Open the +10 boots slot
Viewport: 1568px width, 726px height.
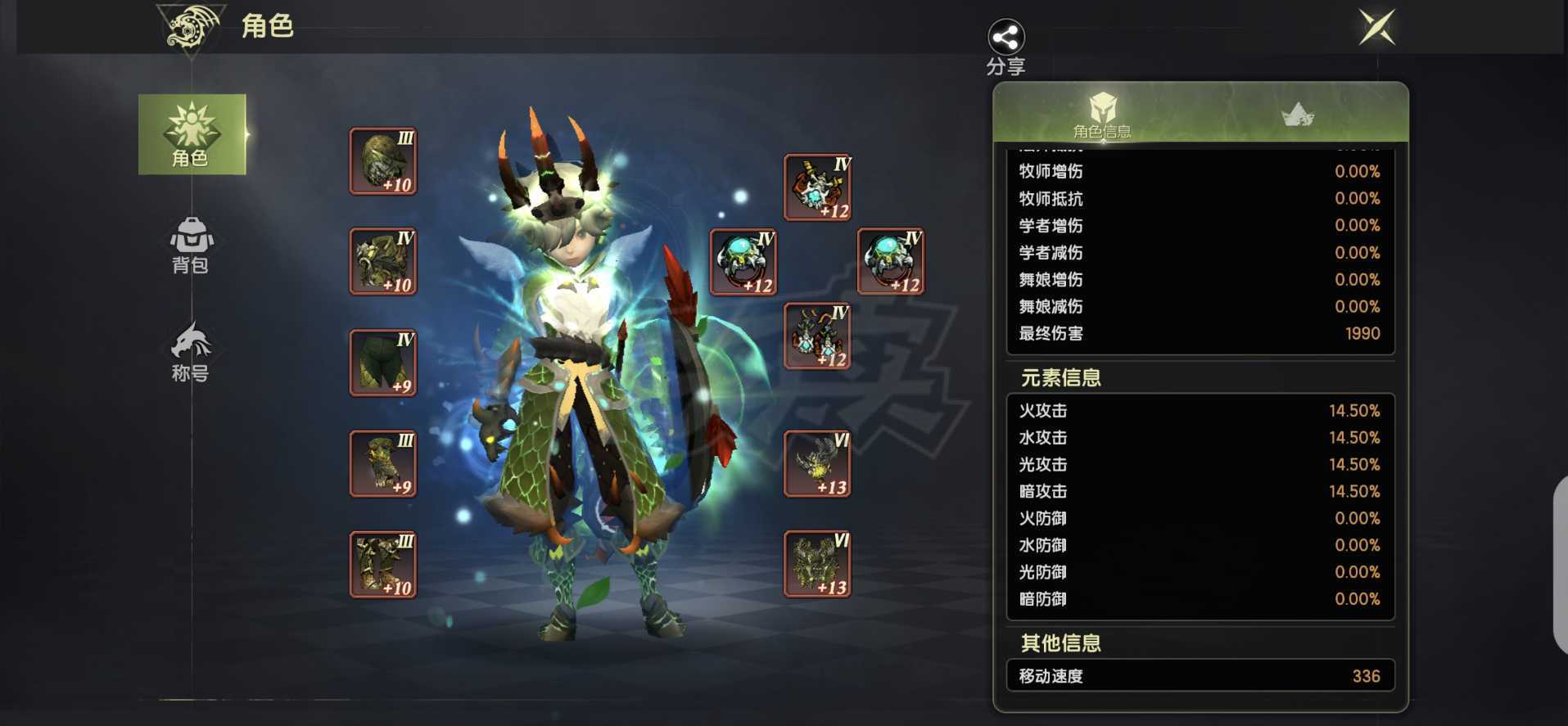[x=382, y=563]
